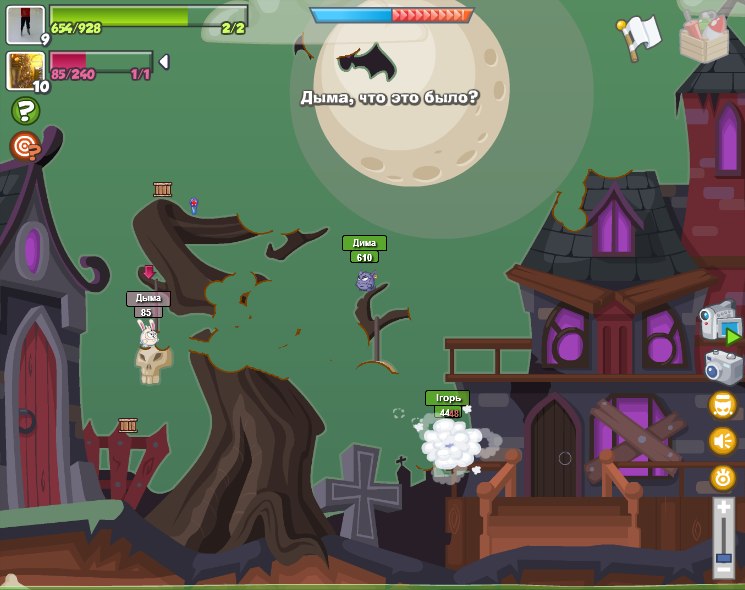Open the green question mark help button

[25, 111]
